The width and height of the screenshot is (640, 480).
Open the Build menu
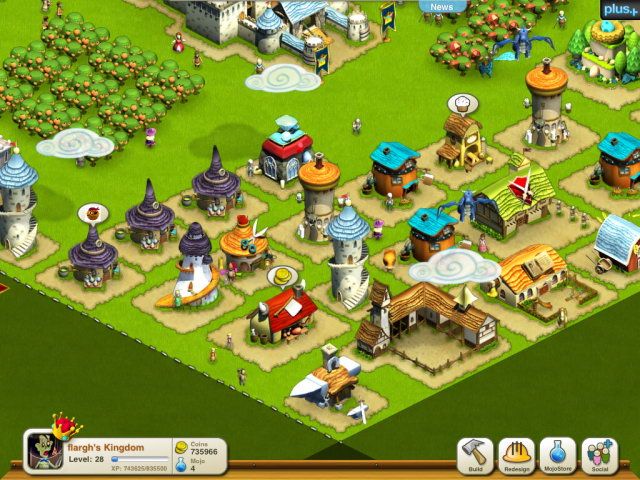coord(475,455)
